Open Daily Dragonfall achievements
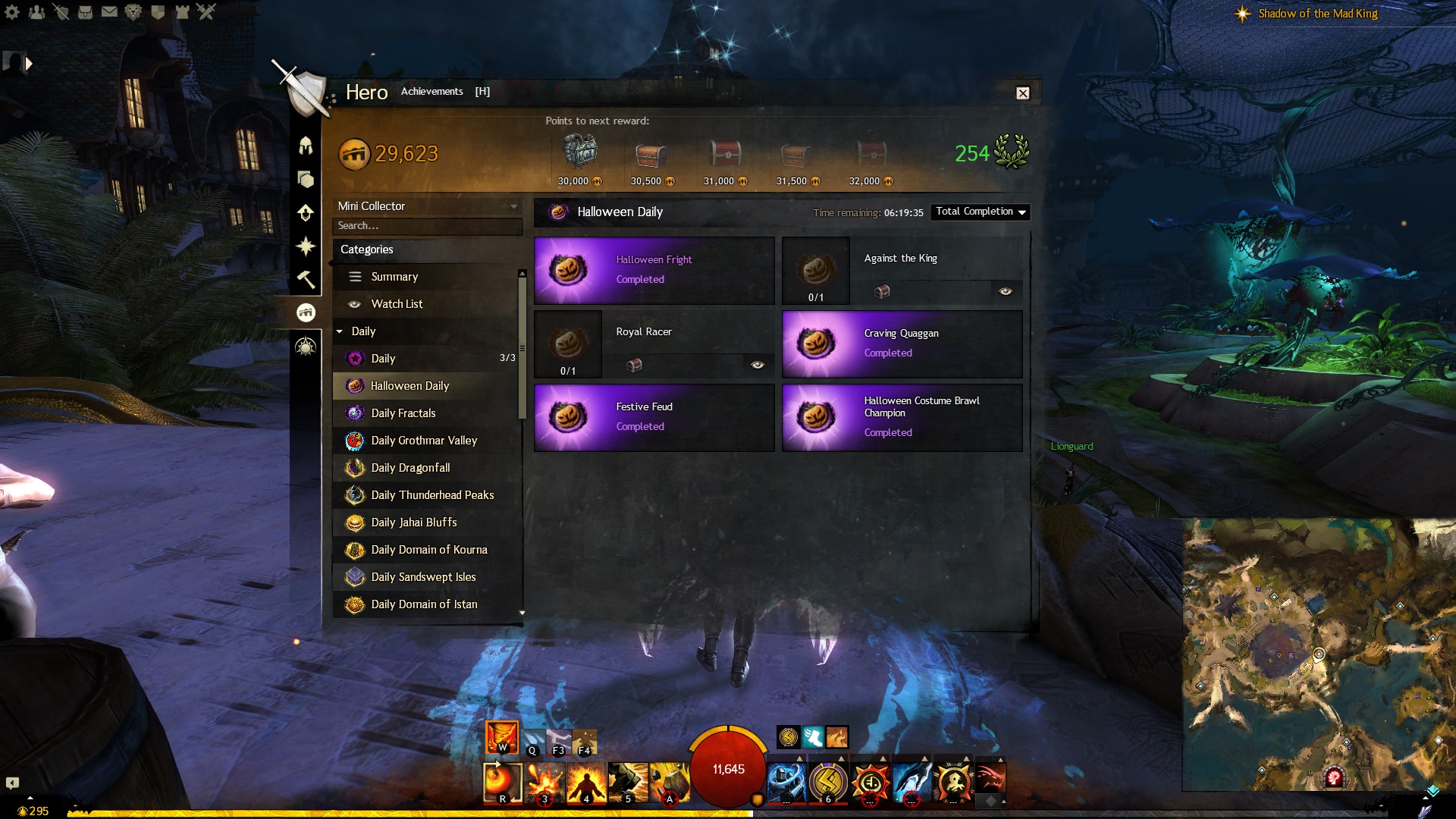 point(410,468)
